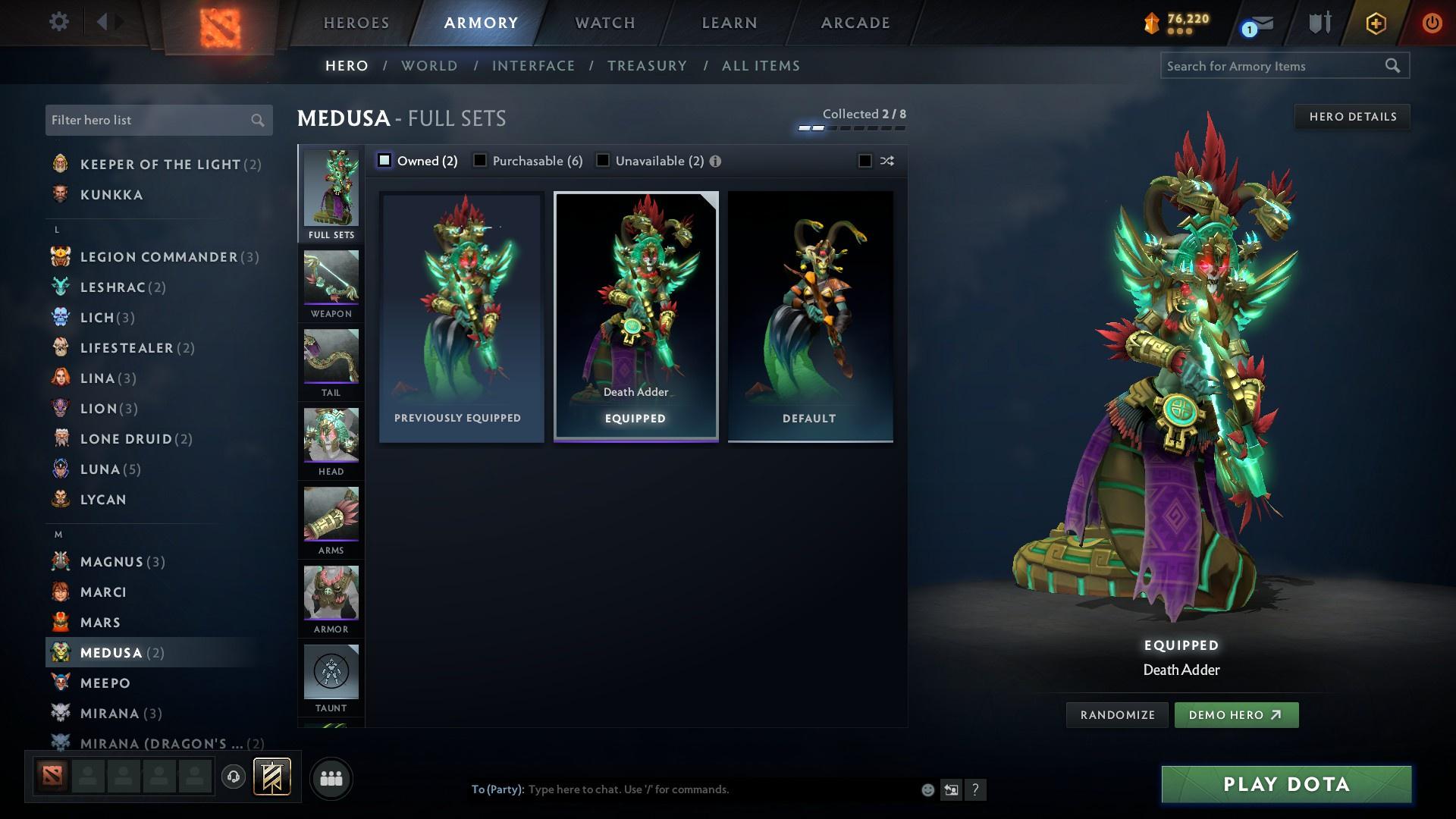Select the Armor item slot icon

pos(331,596)
